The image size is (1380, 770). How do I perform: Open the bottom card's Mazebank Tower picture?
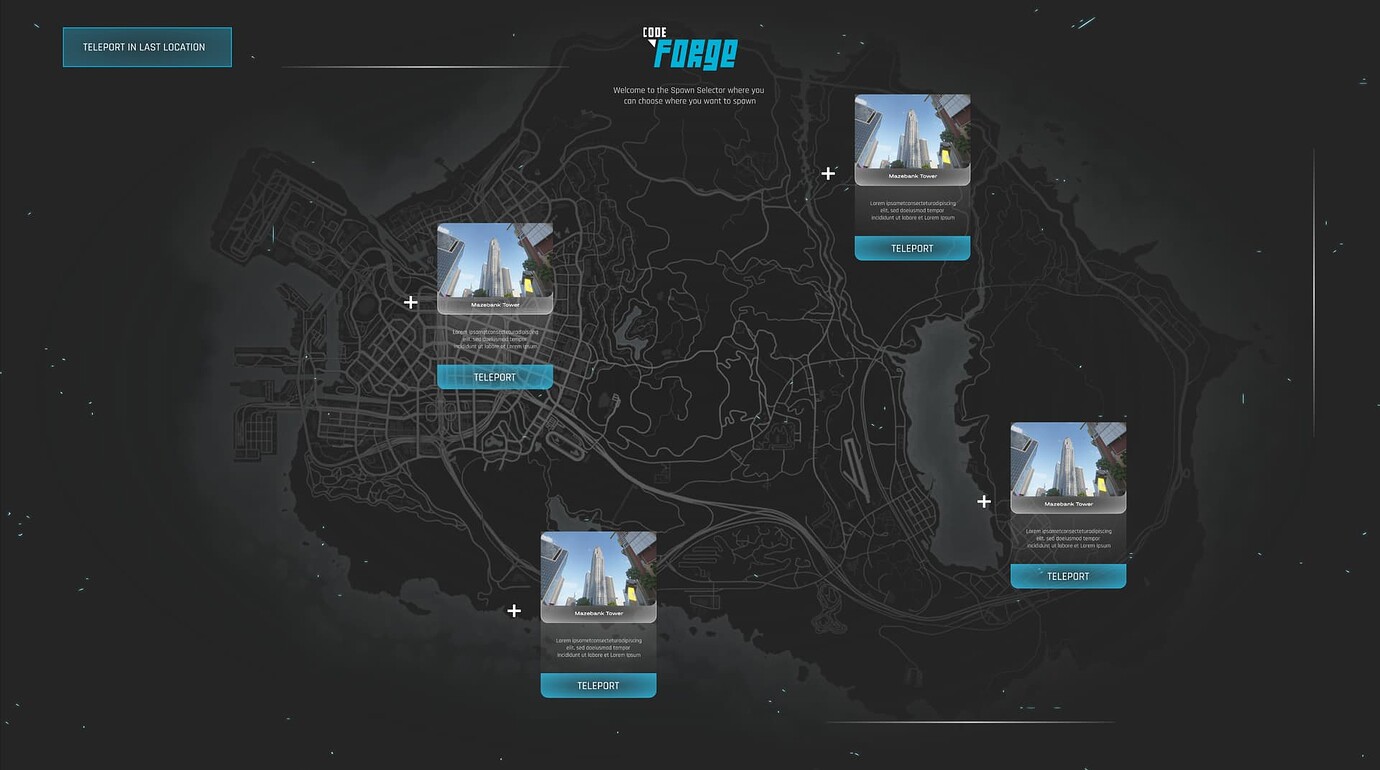pos(598,572)
